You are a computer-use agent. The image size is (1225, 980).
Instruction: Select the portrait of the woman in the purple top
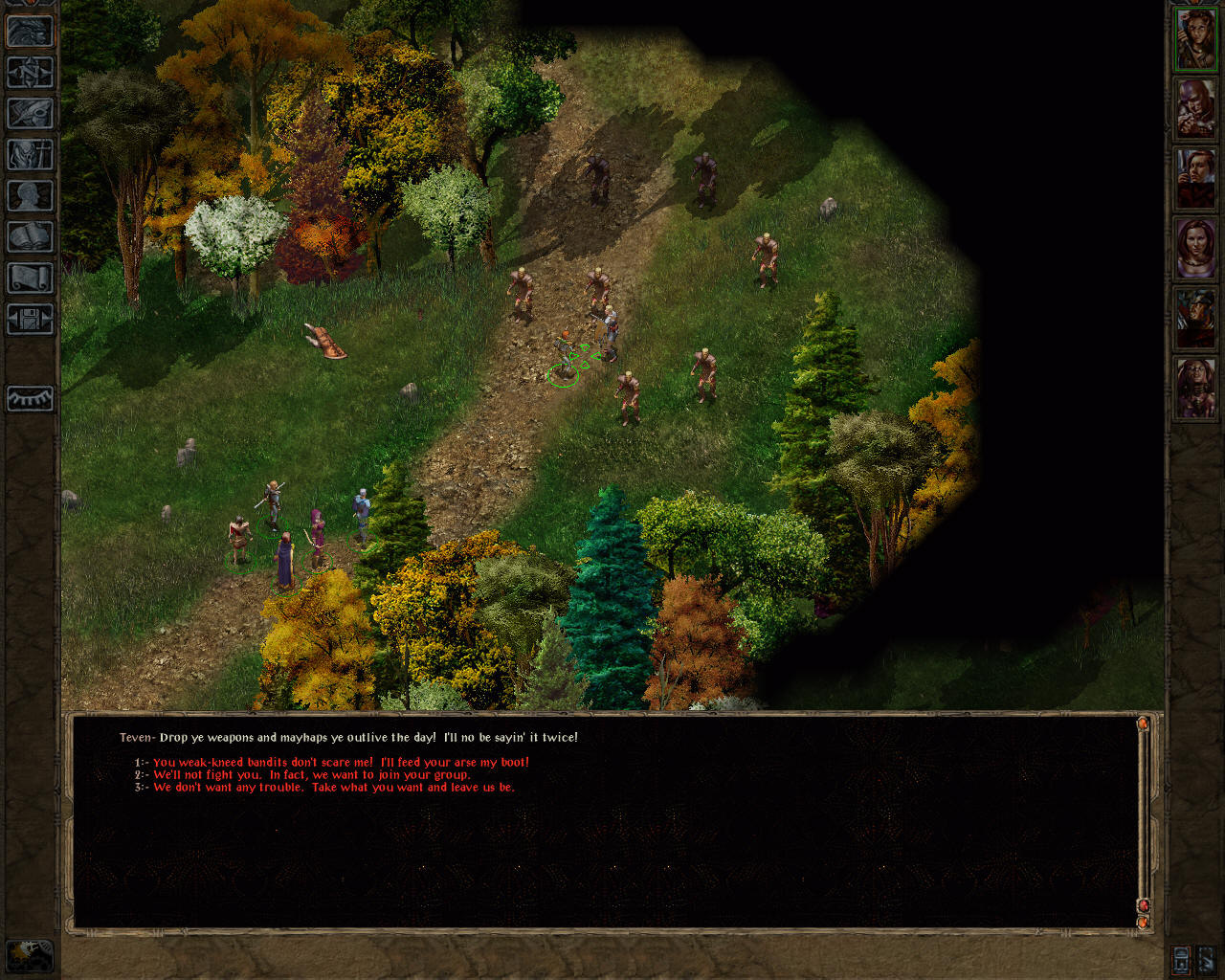click(x=1195, y=249)
